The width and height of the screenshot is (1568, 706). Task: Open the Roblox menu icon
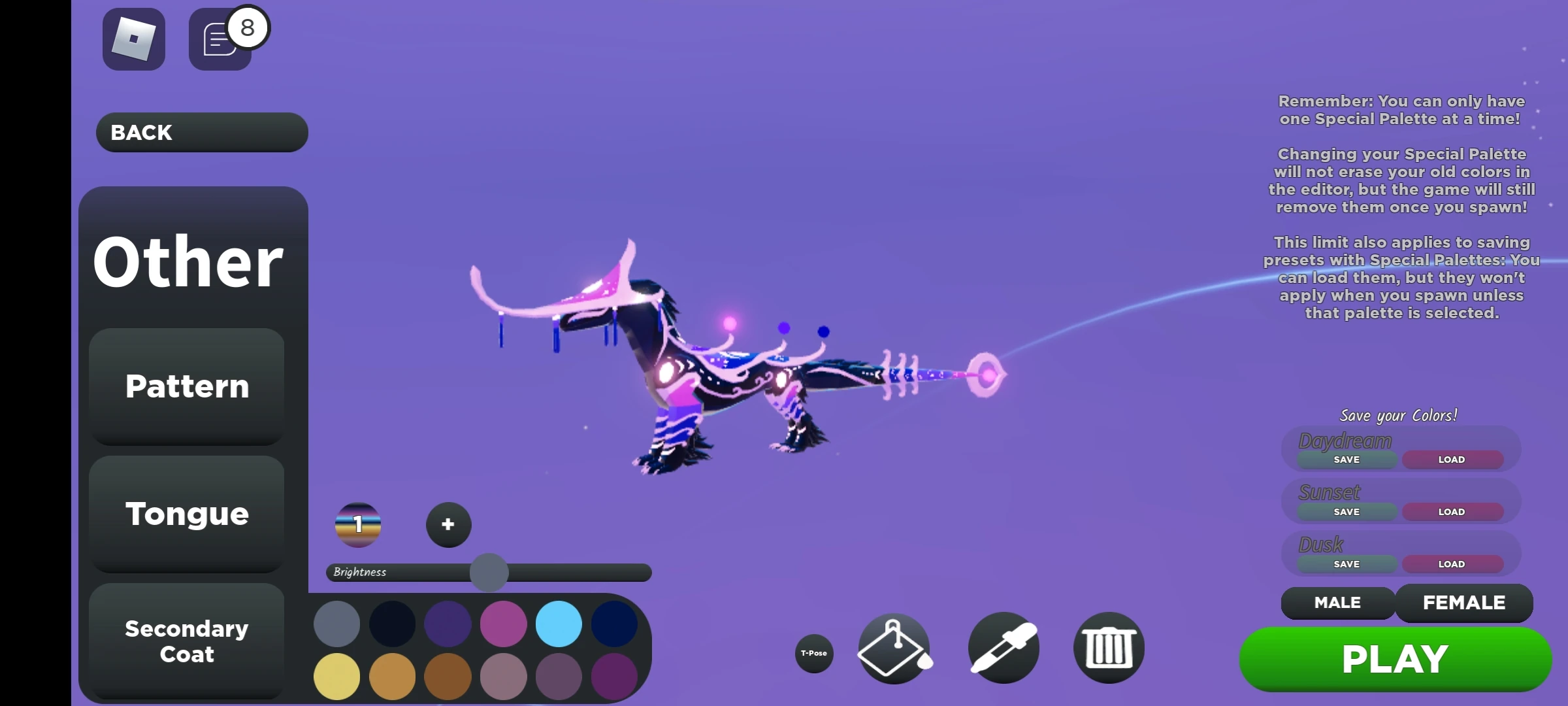click(133, 39)
